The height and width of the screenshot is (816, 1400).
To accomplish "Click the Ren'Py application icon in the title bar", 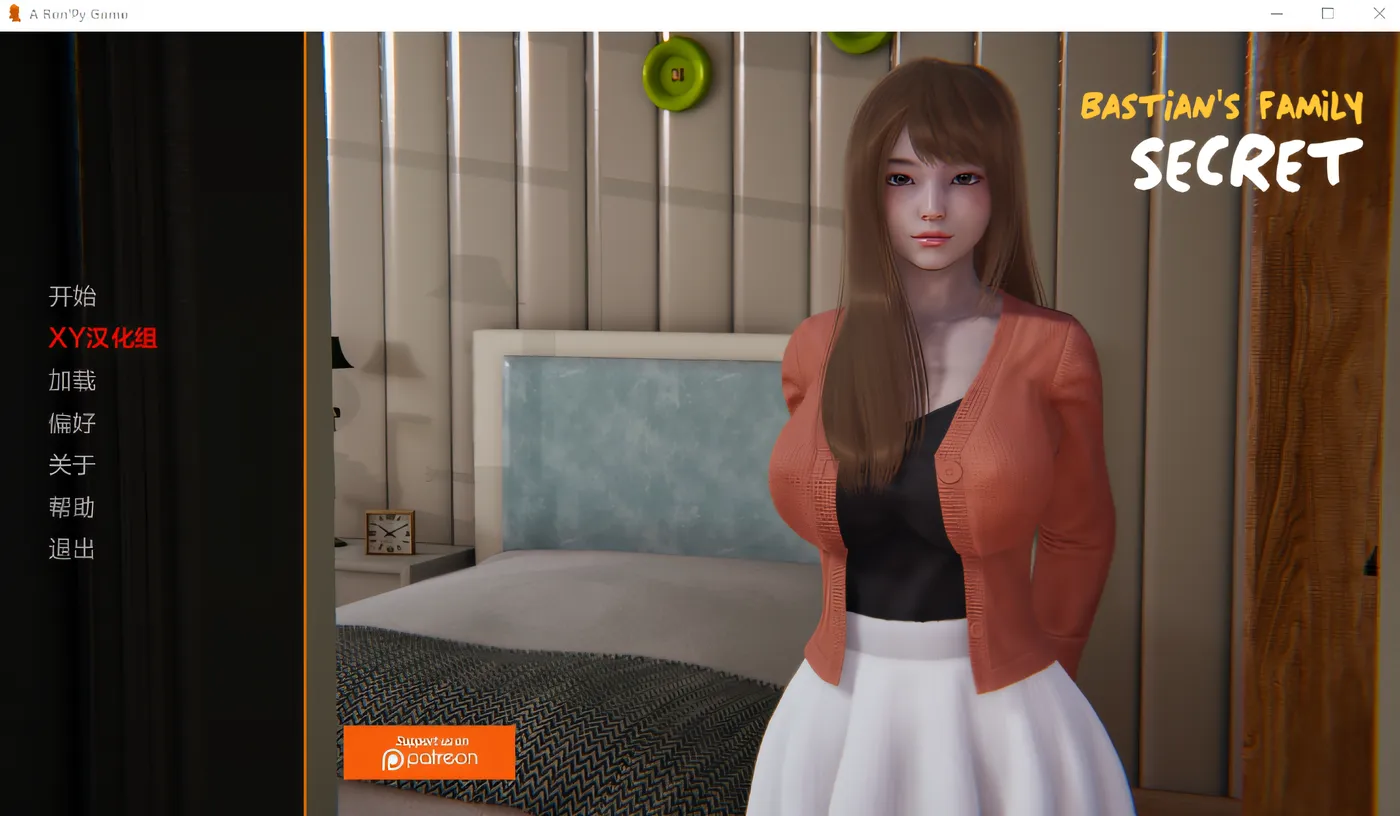I will click(x=14, y=13).
